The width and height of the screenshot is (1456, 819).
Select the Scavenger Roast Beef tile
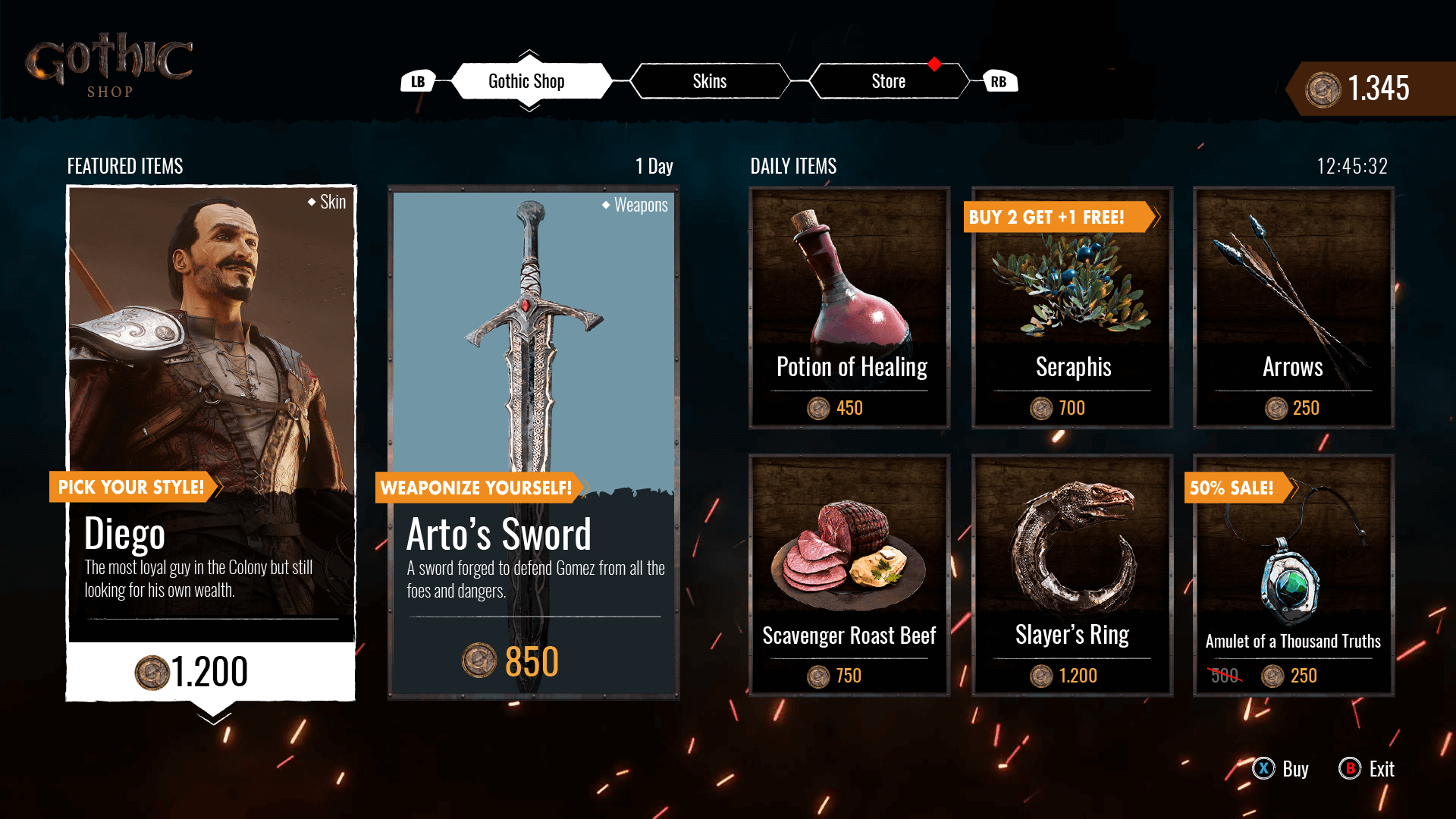849,575
